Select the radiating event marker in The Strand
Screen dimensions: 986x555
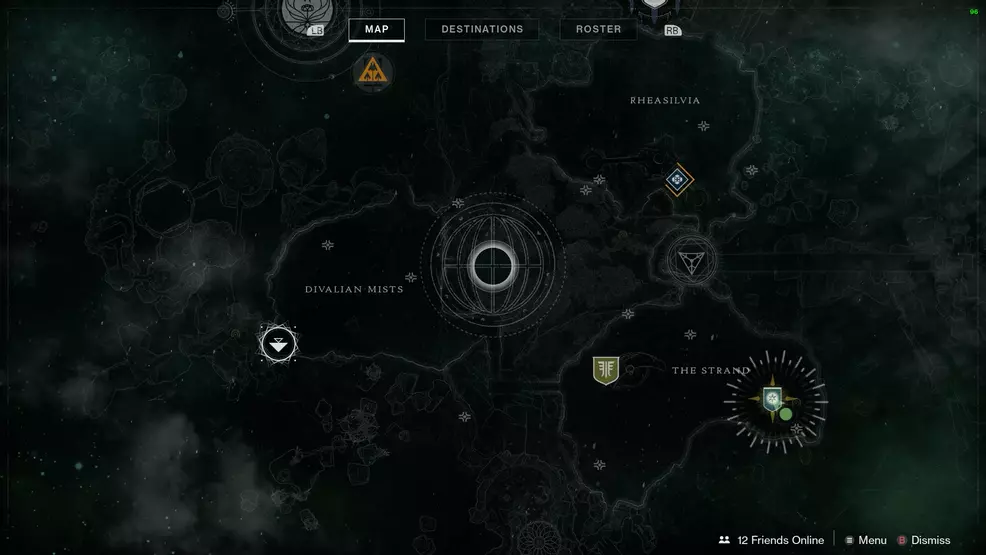[775, 400]
